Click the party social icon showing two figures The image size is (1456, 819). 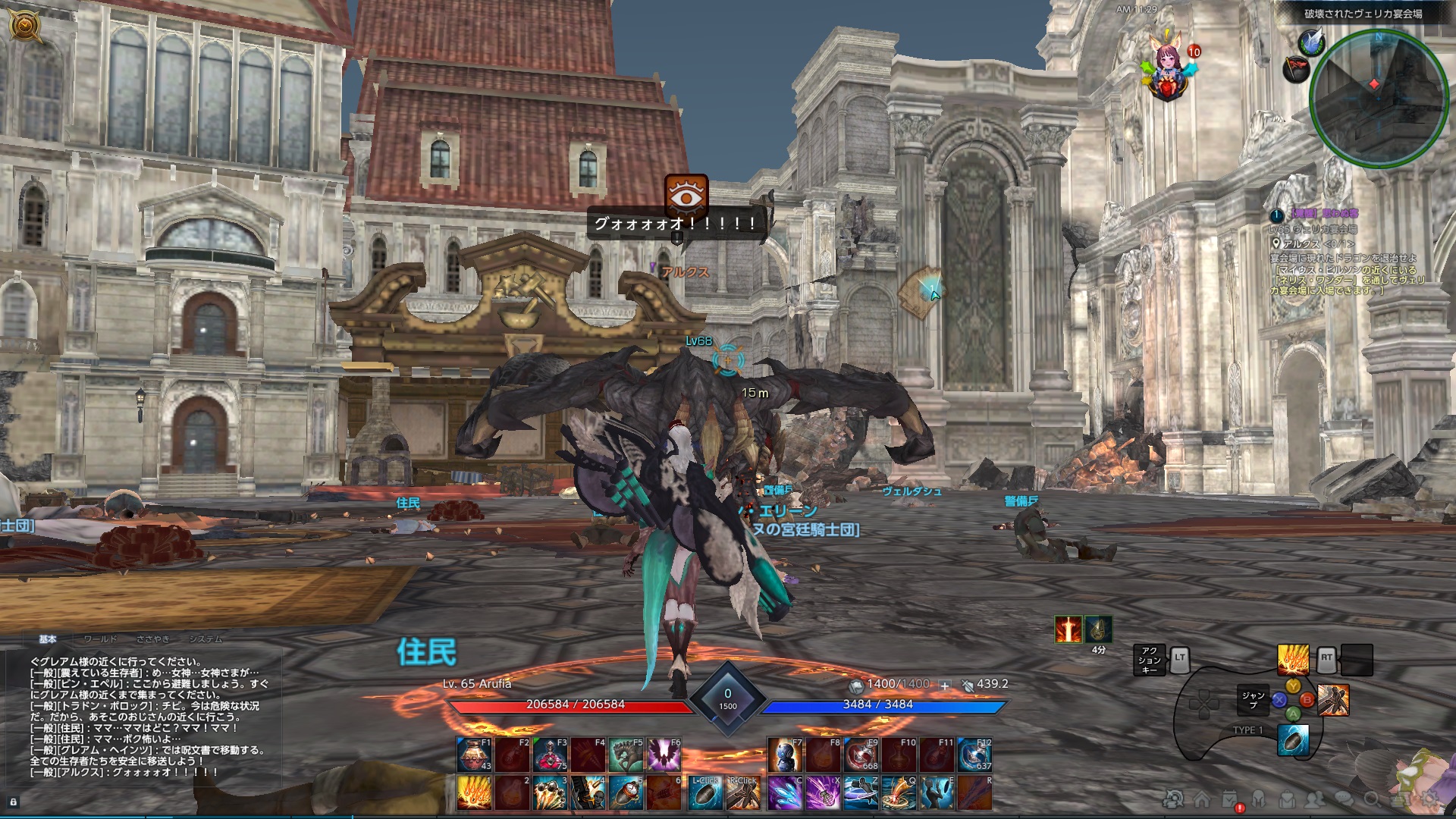(1314, 799)
